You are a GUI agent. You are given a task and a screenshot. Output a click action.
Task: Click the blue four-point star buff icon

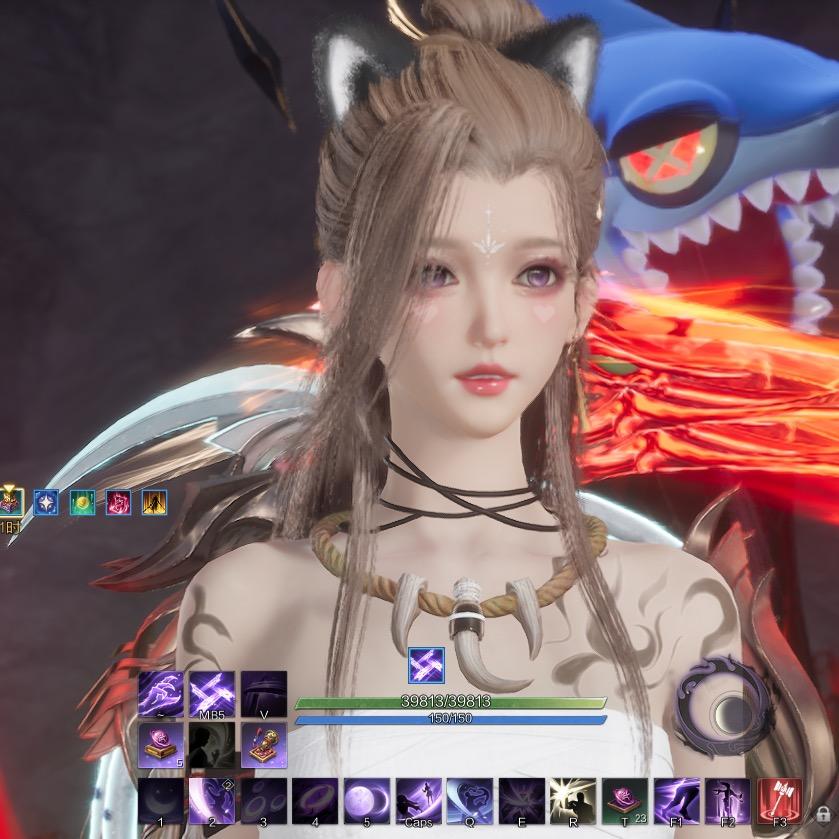click(46, 502)
